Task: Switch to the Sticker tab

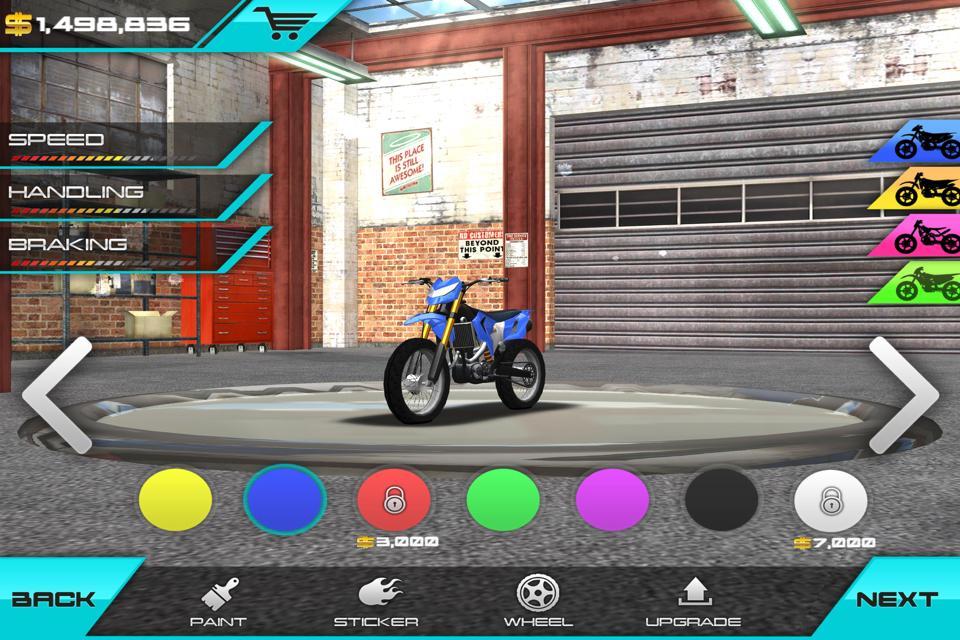Action: 376,603
